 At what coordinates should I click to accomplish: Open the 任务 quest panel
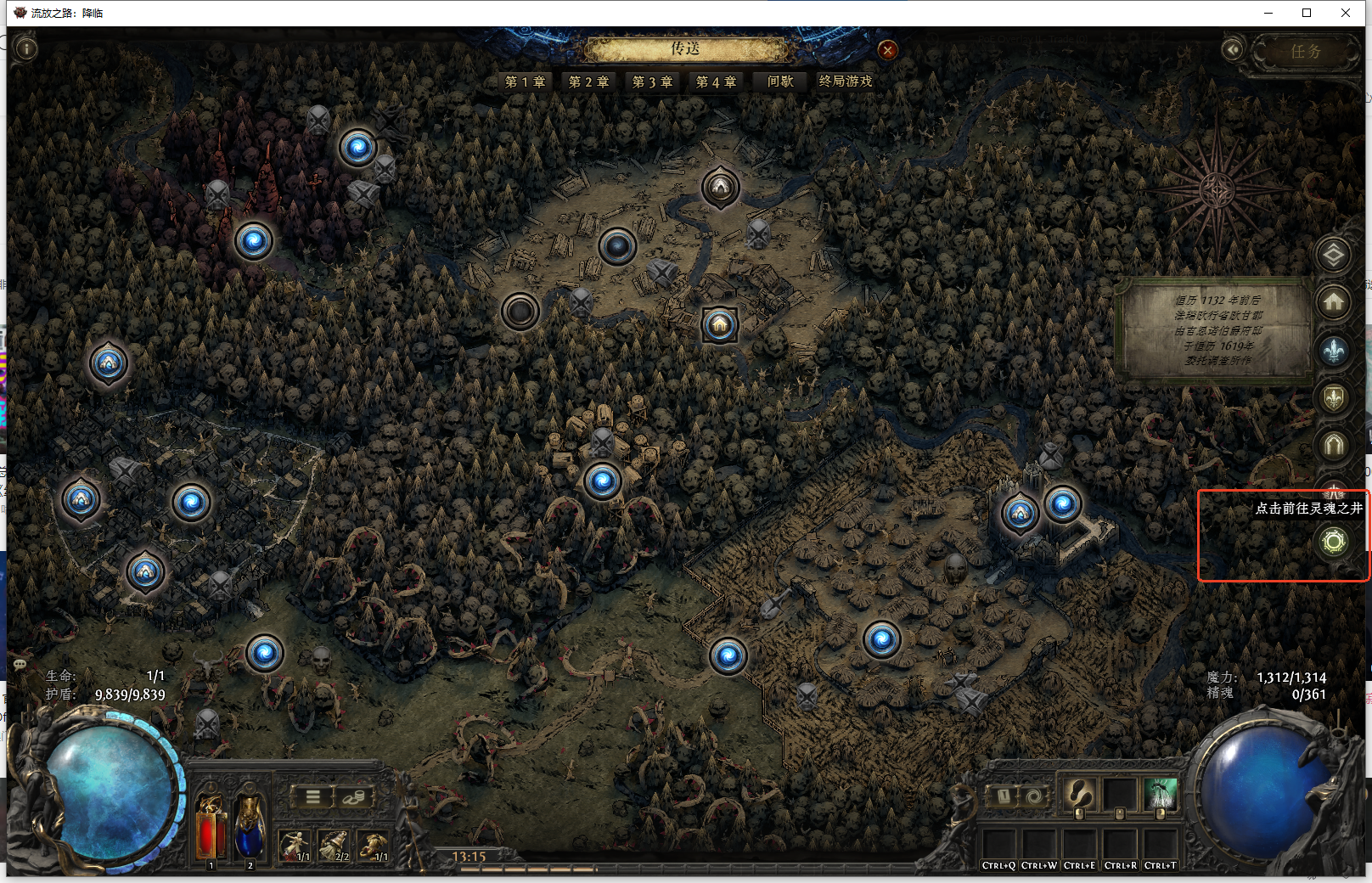click(1306, 52)
